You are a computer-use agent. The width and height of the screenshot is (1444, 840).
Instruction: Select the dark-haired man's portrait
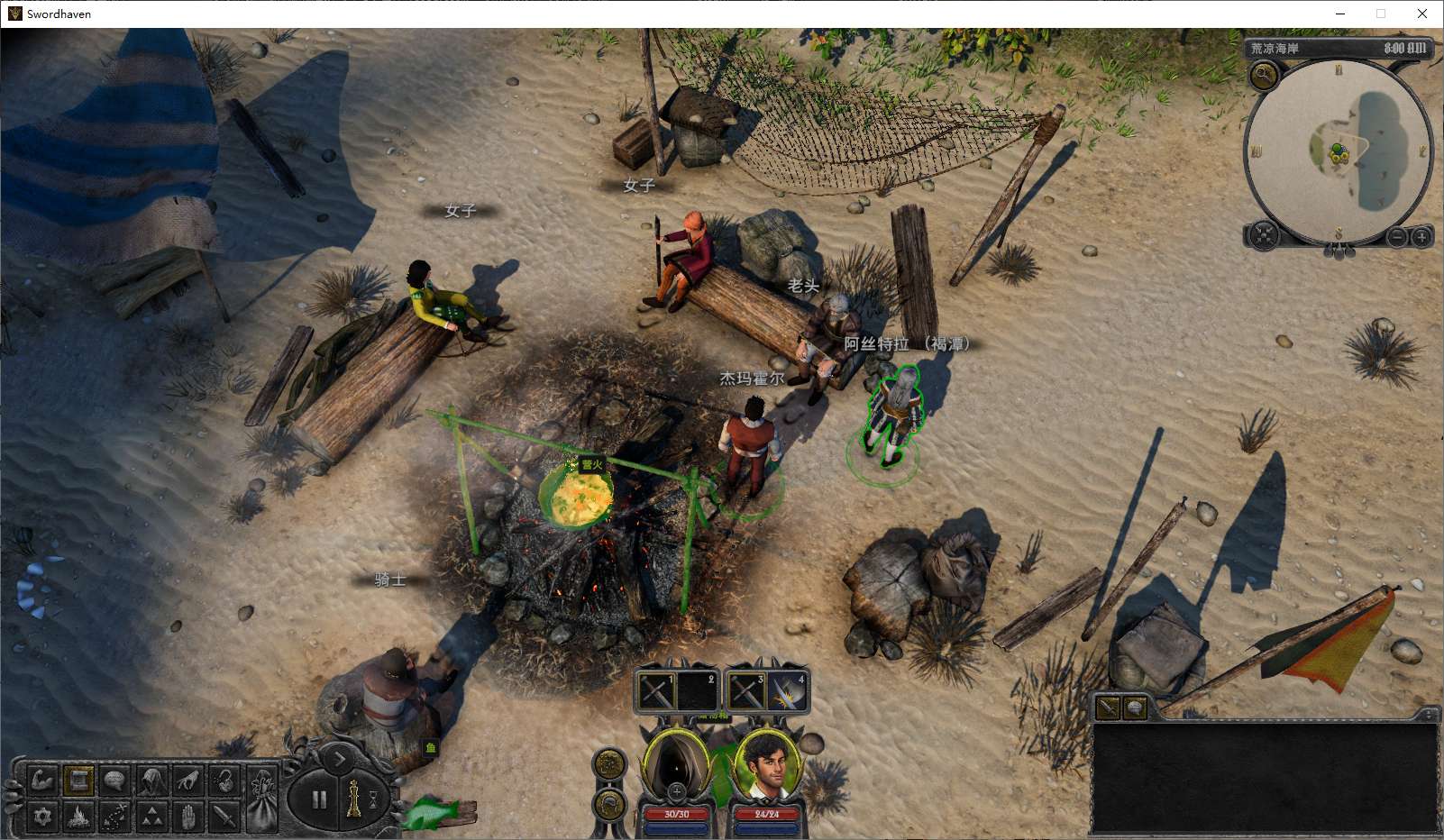coord(767,764)
